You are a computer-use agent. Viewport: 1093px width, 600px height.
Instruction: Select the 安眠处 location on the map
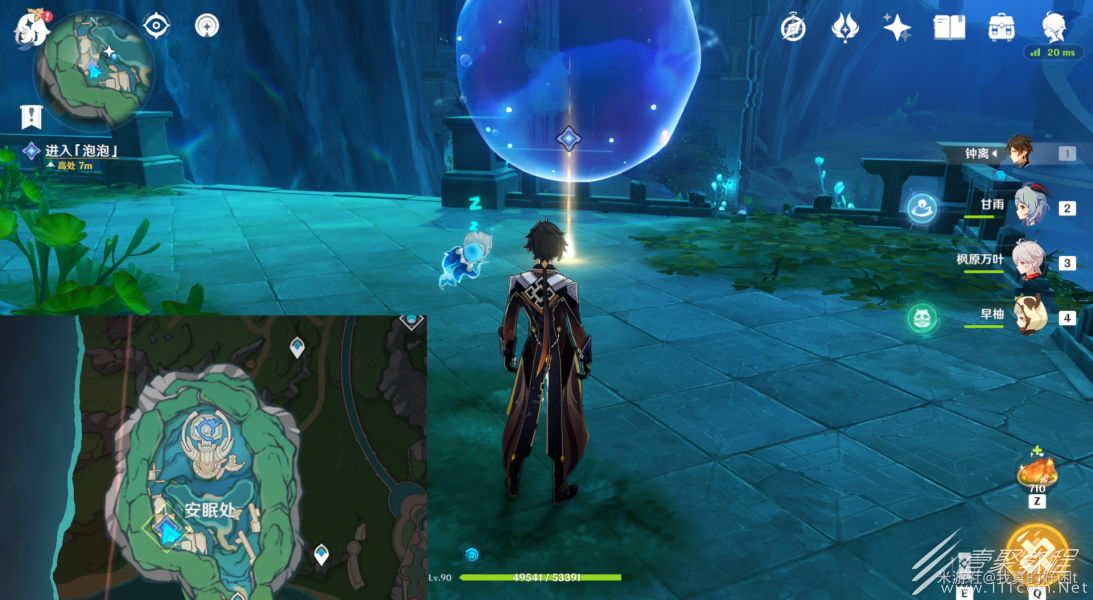[209, 510]
